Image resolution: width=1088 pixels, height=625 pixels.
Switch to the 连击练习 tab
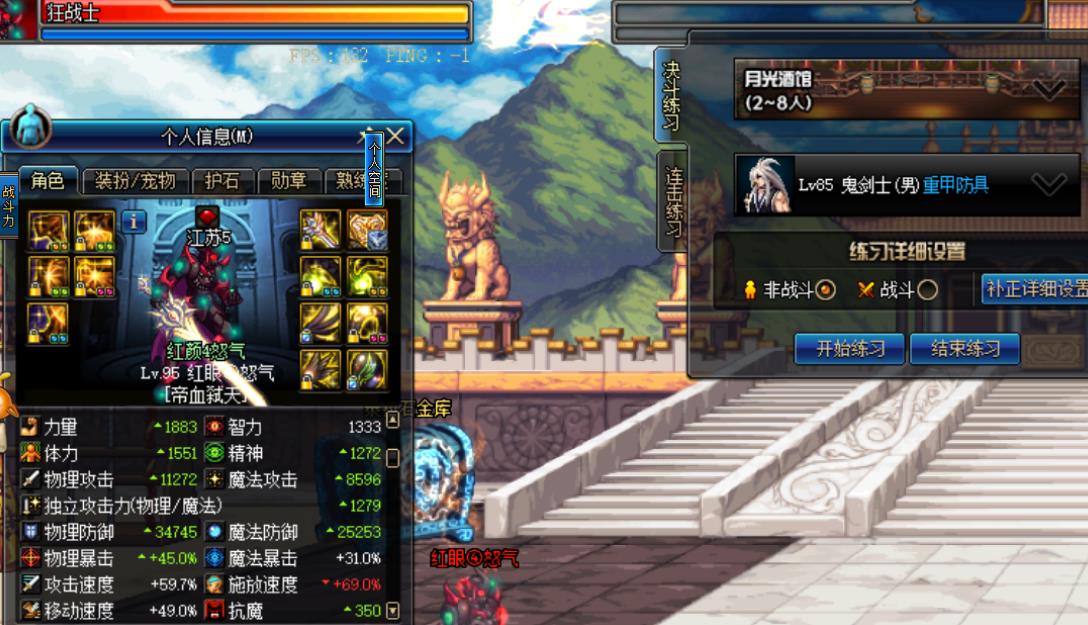tap(673, 202)
